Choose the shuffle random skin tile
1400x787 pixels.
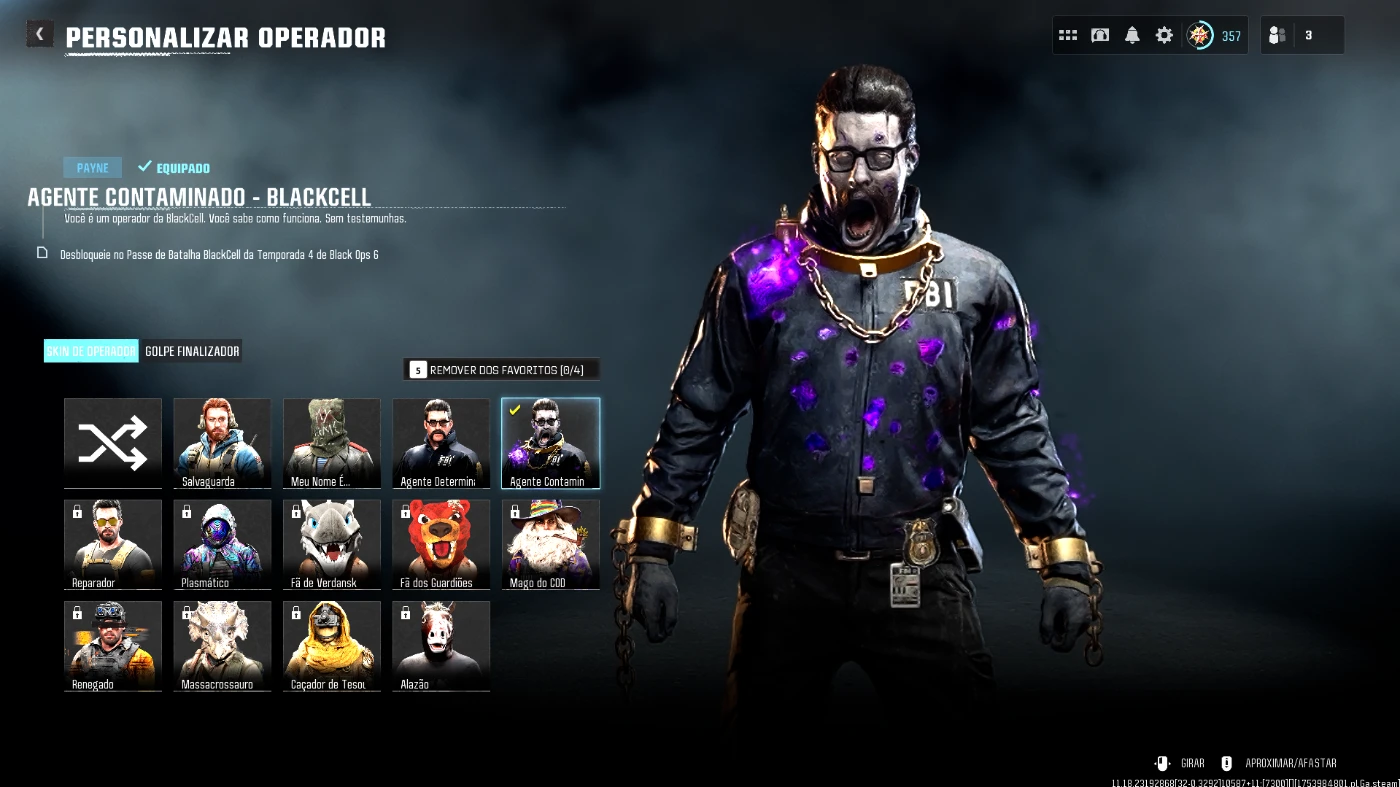coord(113,443)
